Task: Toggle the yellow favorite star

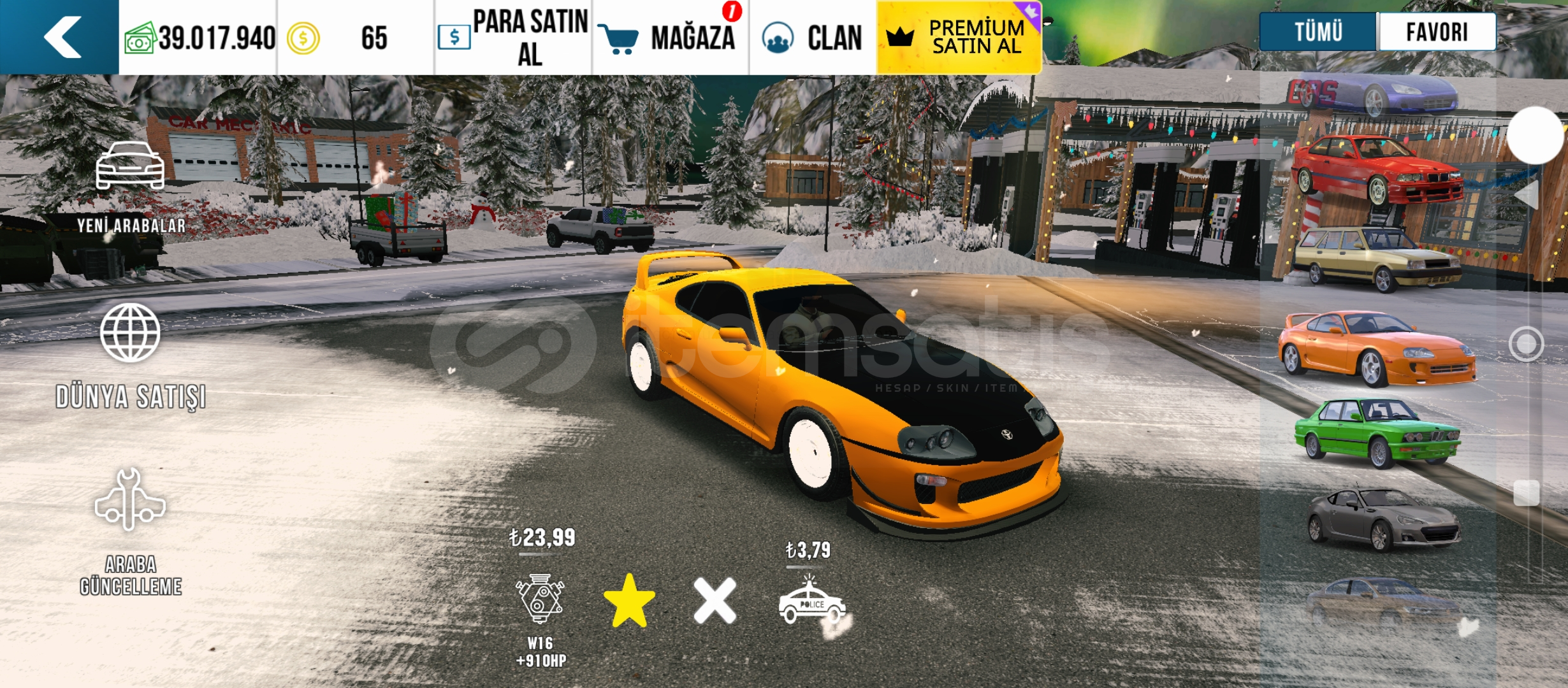Action: pos(629,601)
